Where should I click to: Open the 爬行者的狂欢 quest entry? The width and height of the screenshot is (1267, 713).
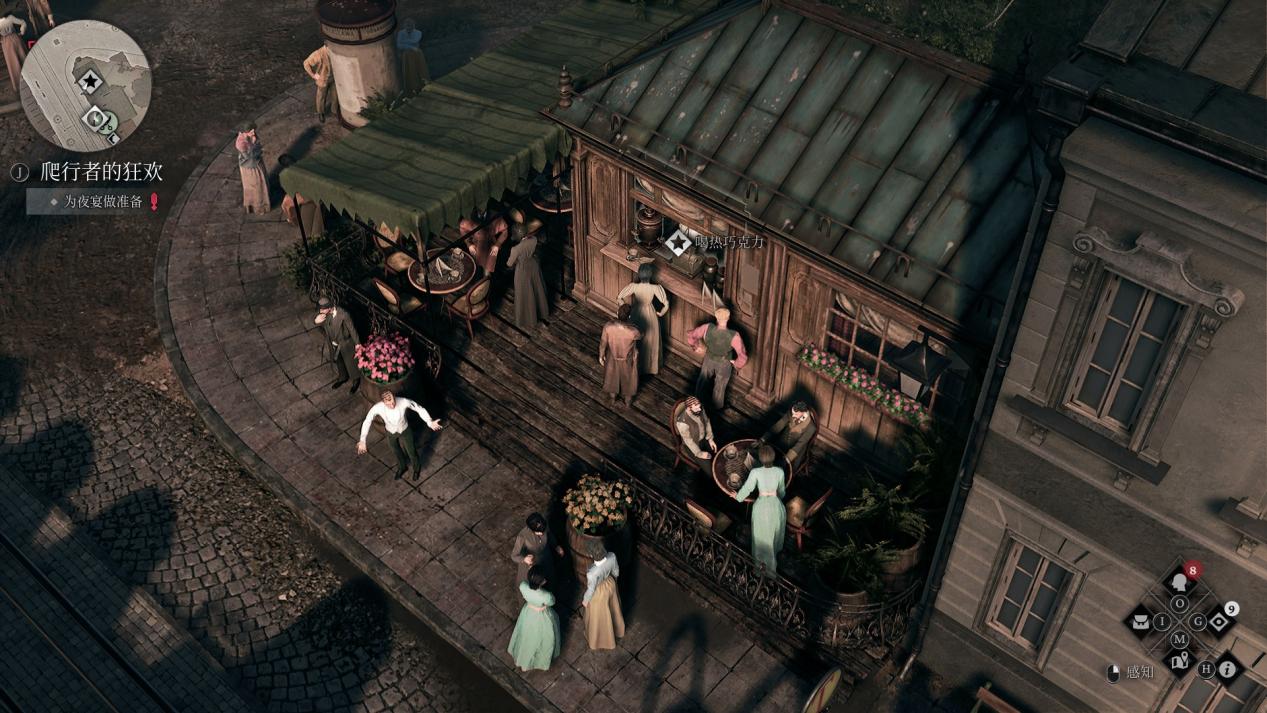tap(101, 172)
